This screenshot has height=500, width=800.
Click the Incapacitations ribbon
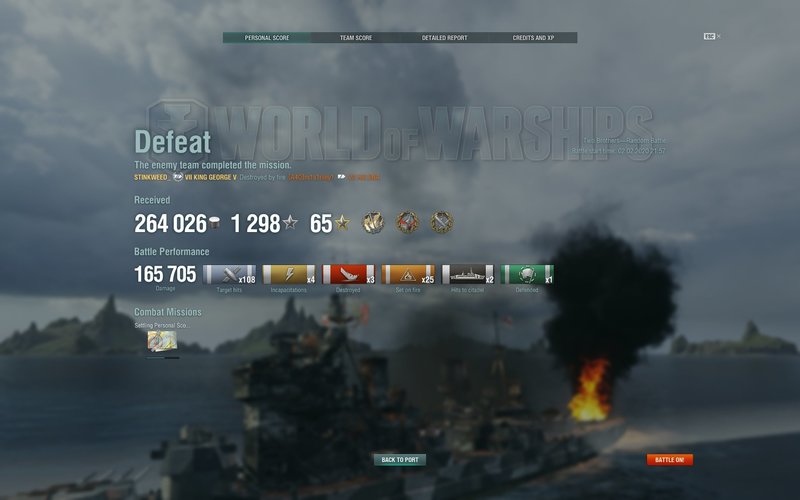pyautogui.click(x=288, y=274)
